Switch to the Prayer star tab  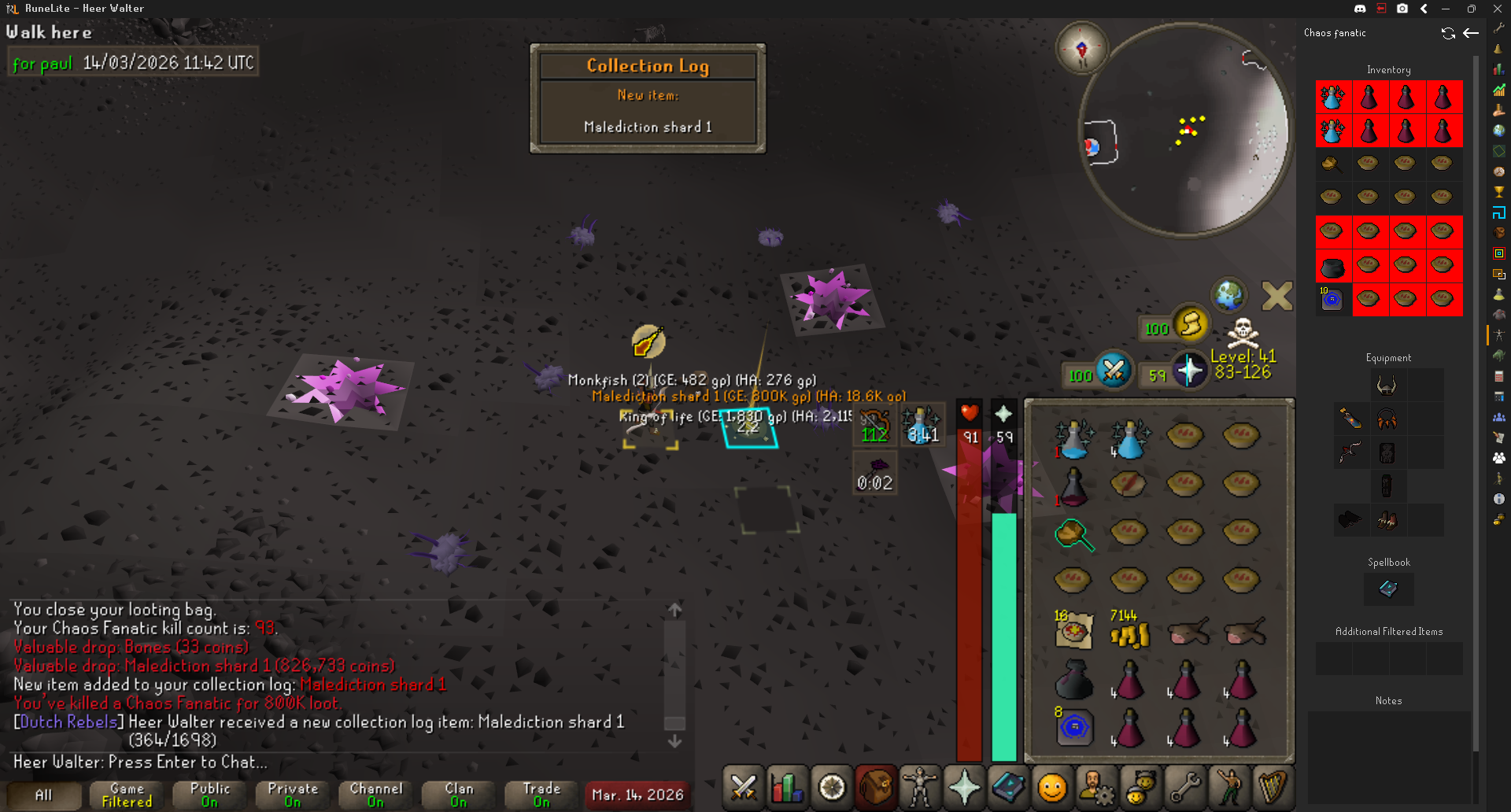[964, 787]
